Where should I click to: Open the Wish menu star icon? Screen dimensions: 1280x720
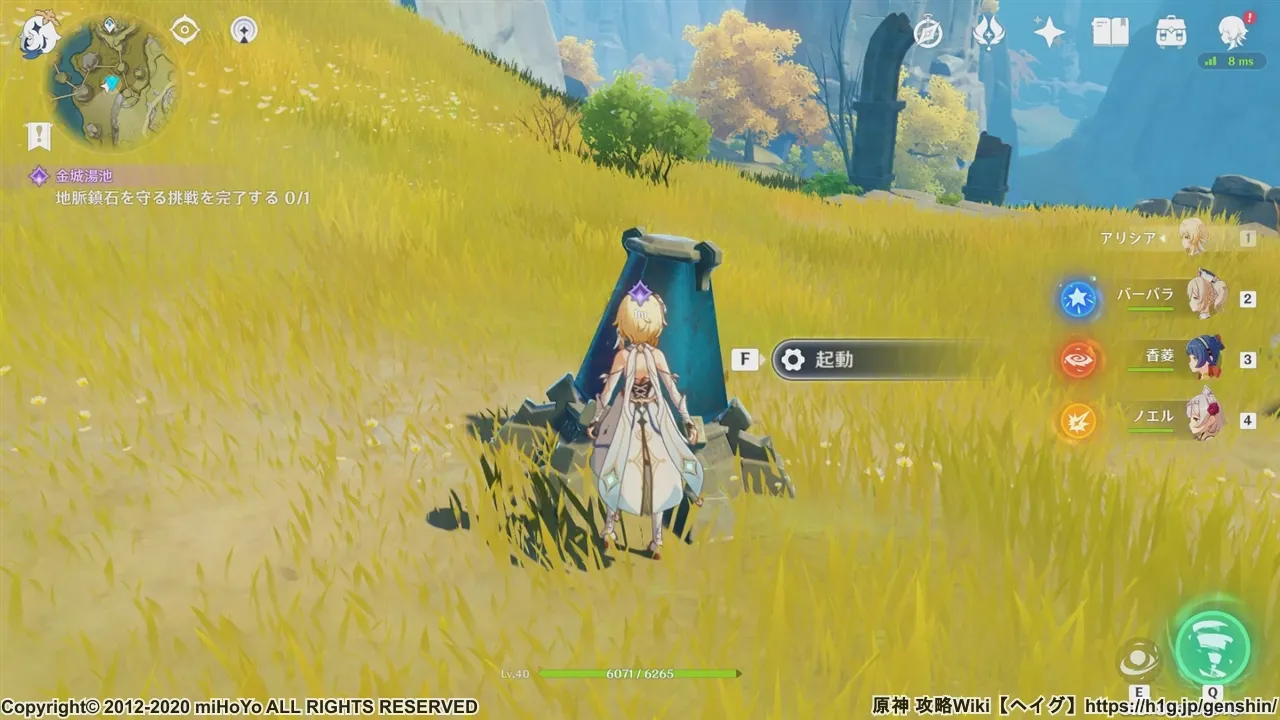click(1047, 31)
